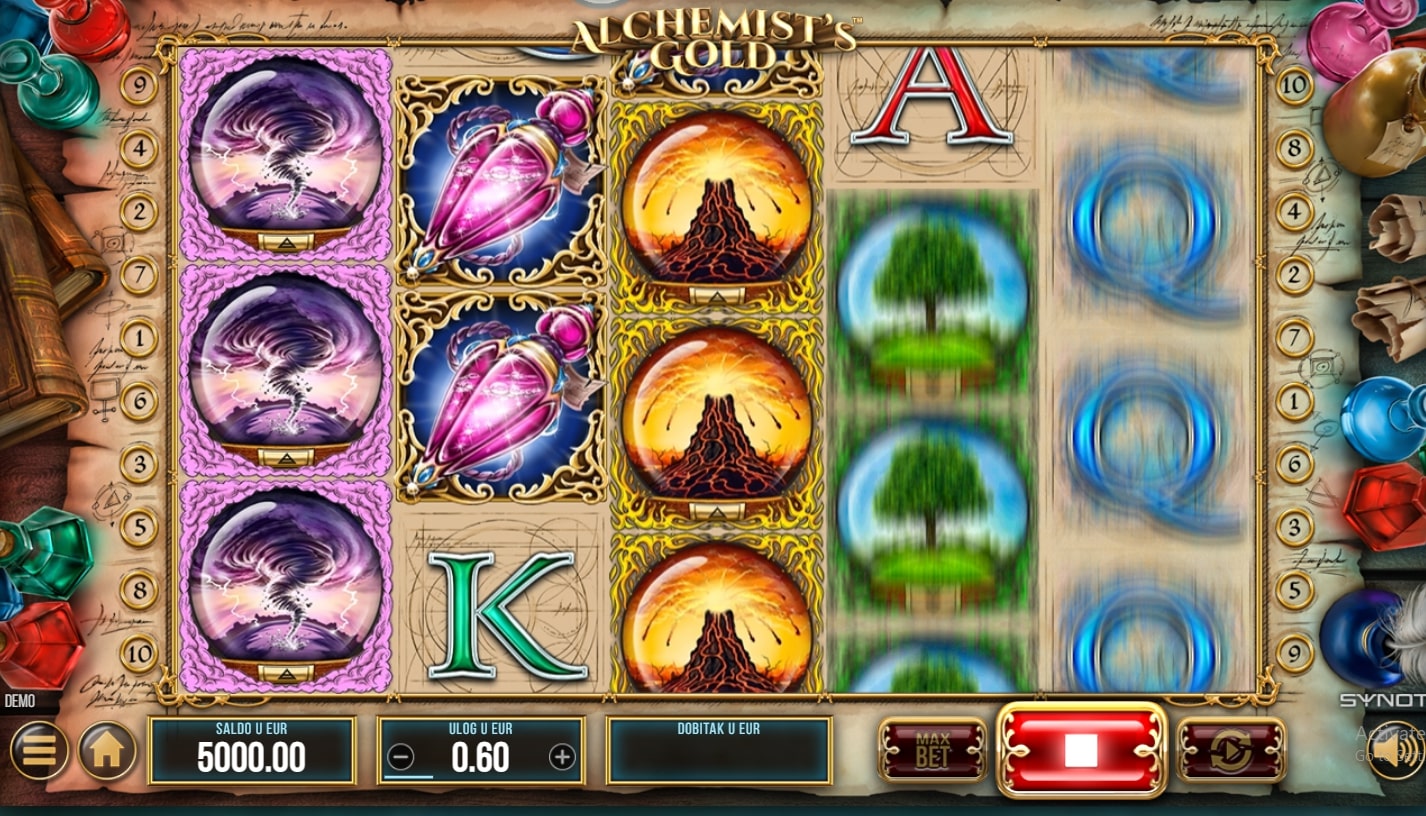Image resolution: width=1426 pixels, height=816 pixels.
Task: Open the hamburger menu
Action: (39, 750)
